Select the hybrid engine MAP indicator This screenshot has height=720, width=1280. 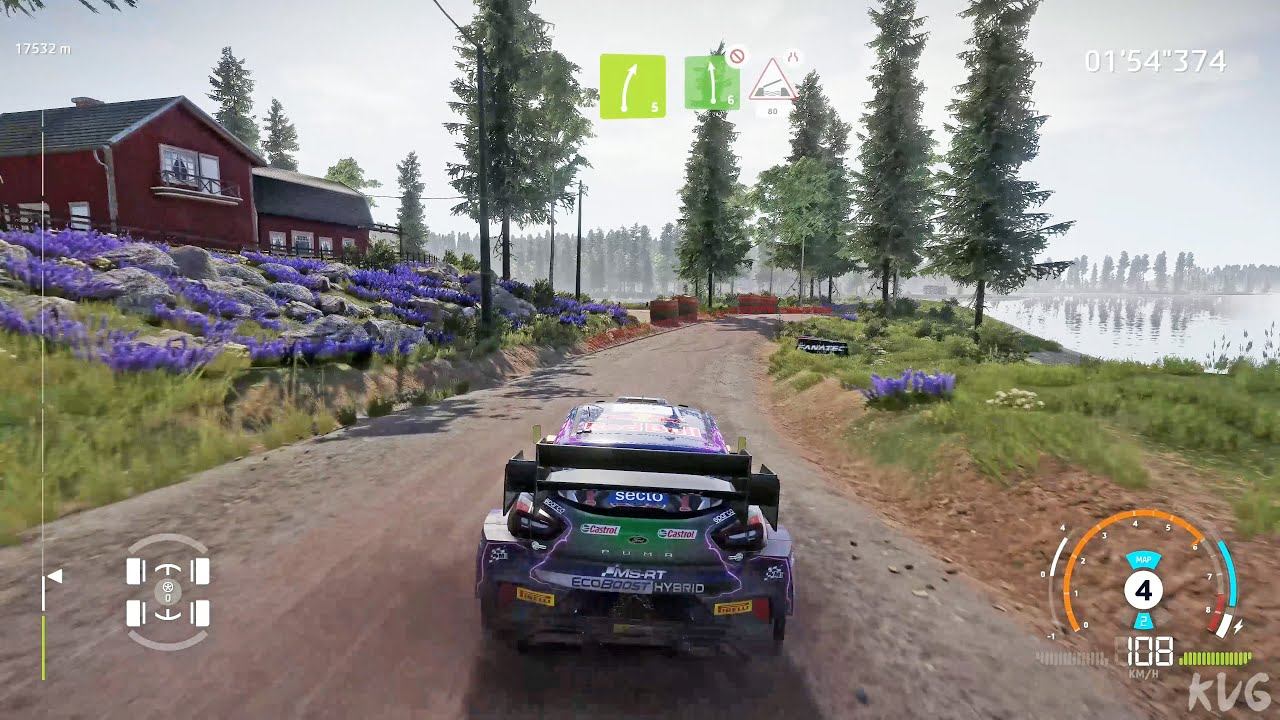tap(1142, 561)
